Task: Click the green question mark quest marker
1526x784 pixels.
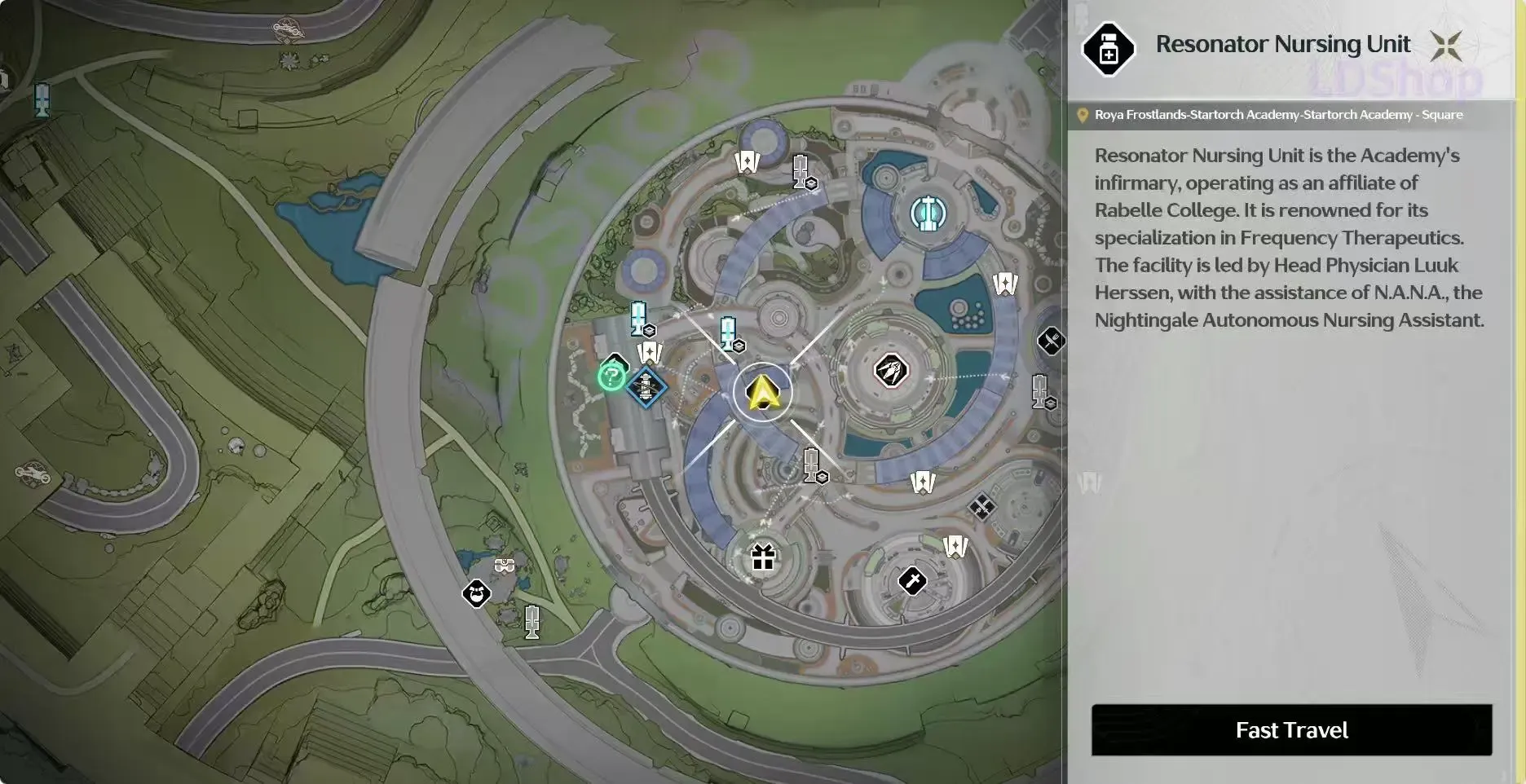Action: click(612, 377)
